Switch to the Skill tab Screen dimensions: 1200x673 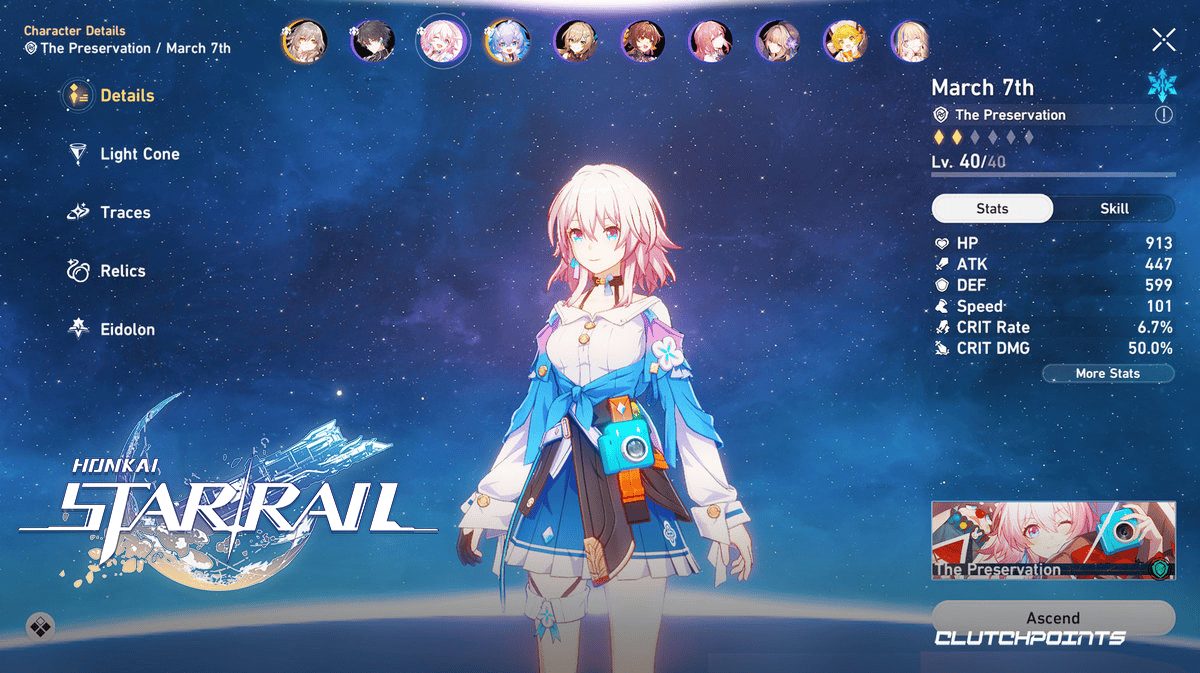(1114, 208)
